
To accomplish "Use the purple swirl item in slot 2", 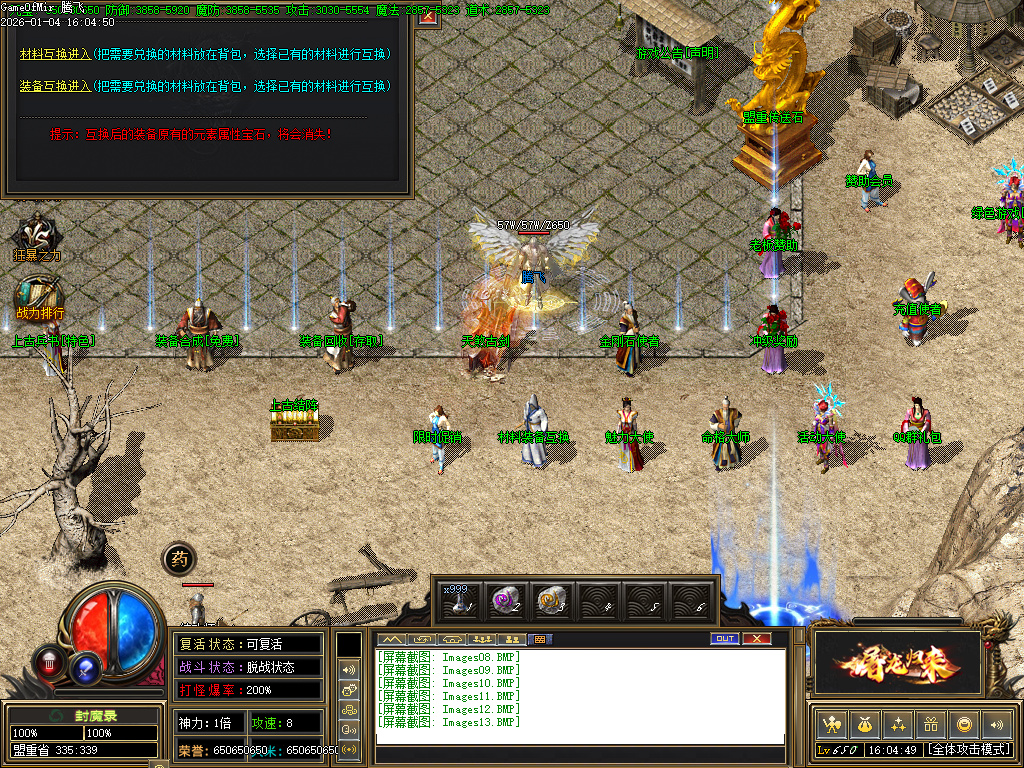I will [x=505, y=600].
